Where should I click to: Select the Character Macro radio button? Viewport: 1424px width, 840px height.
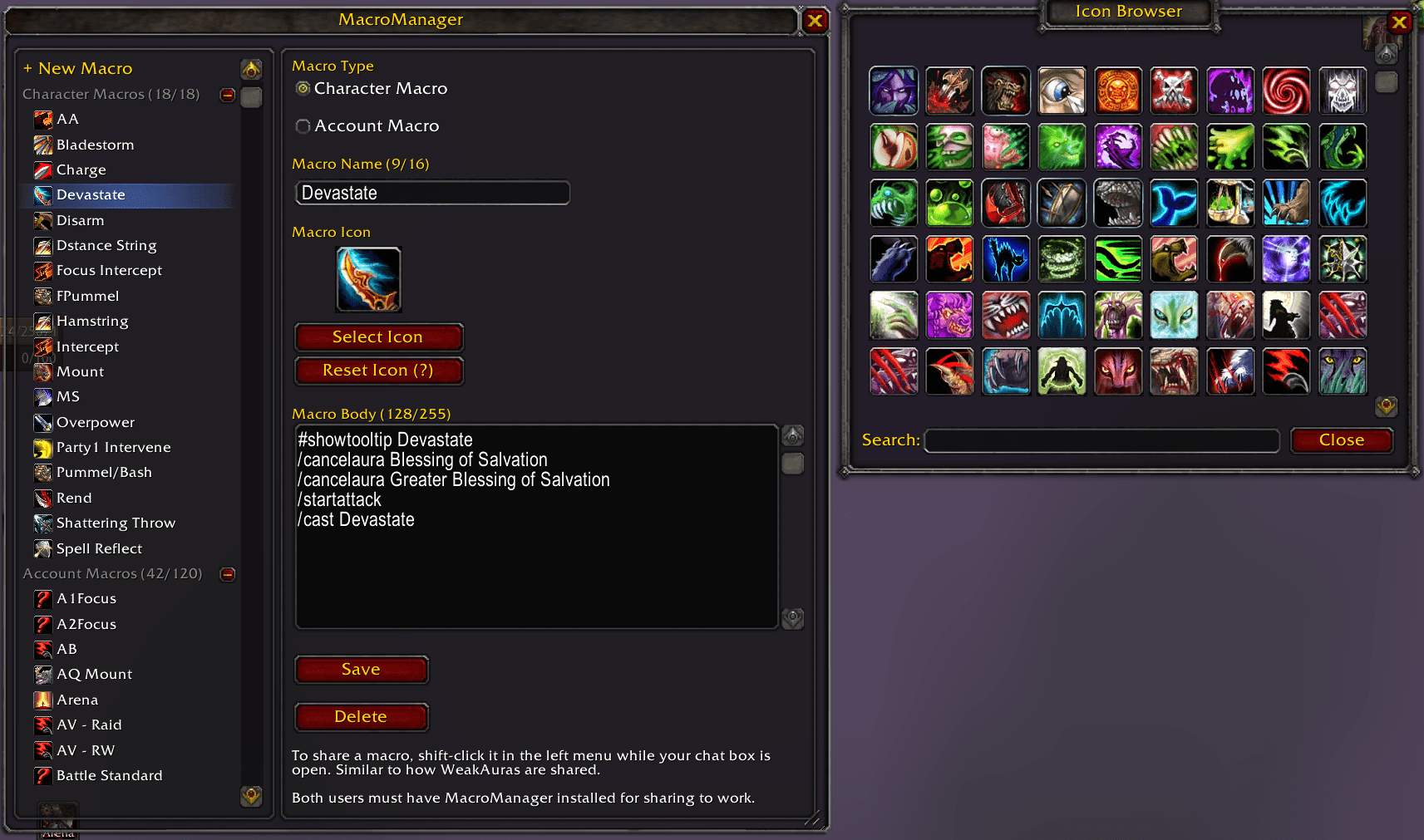[303, 88]
